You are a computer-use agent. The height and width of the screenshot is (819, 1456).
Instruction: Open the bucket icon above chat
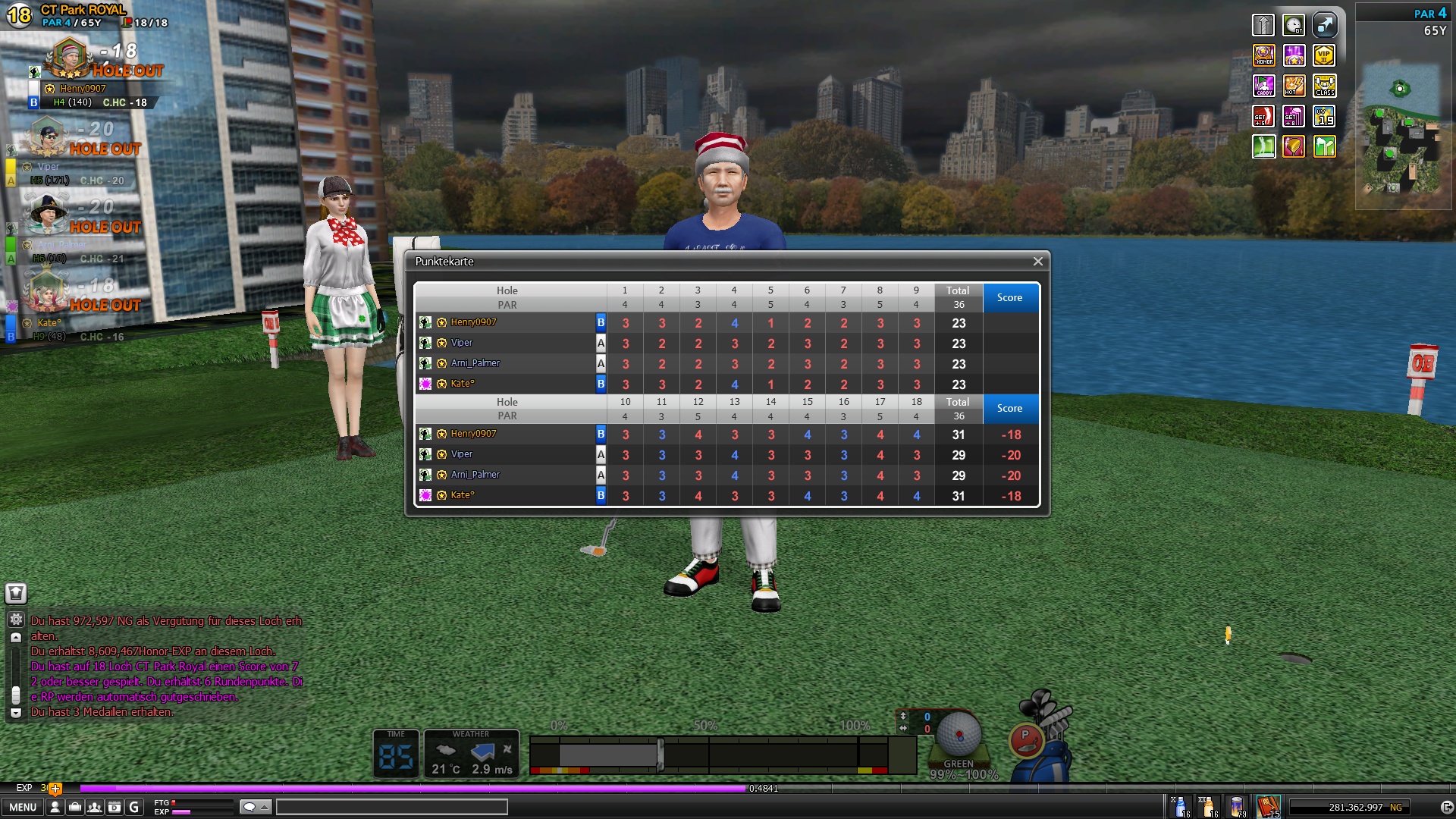tap(16, 594)
